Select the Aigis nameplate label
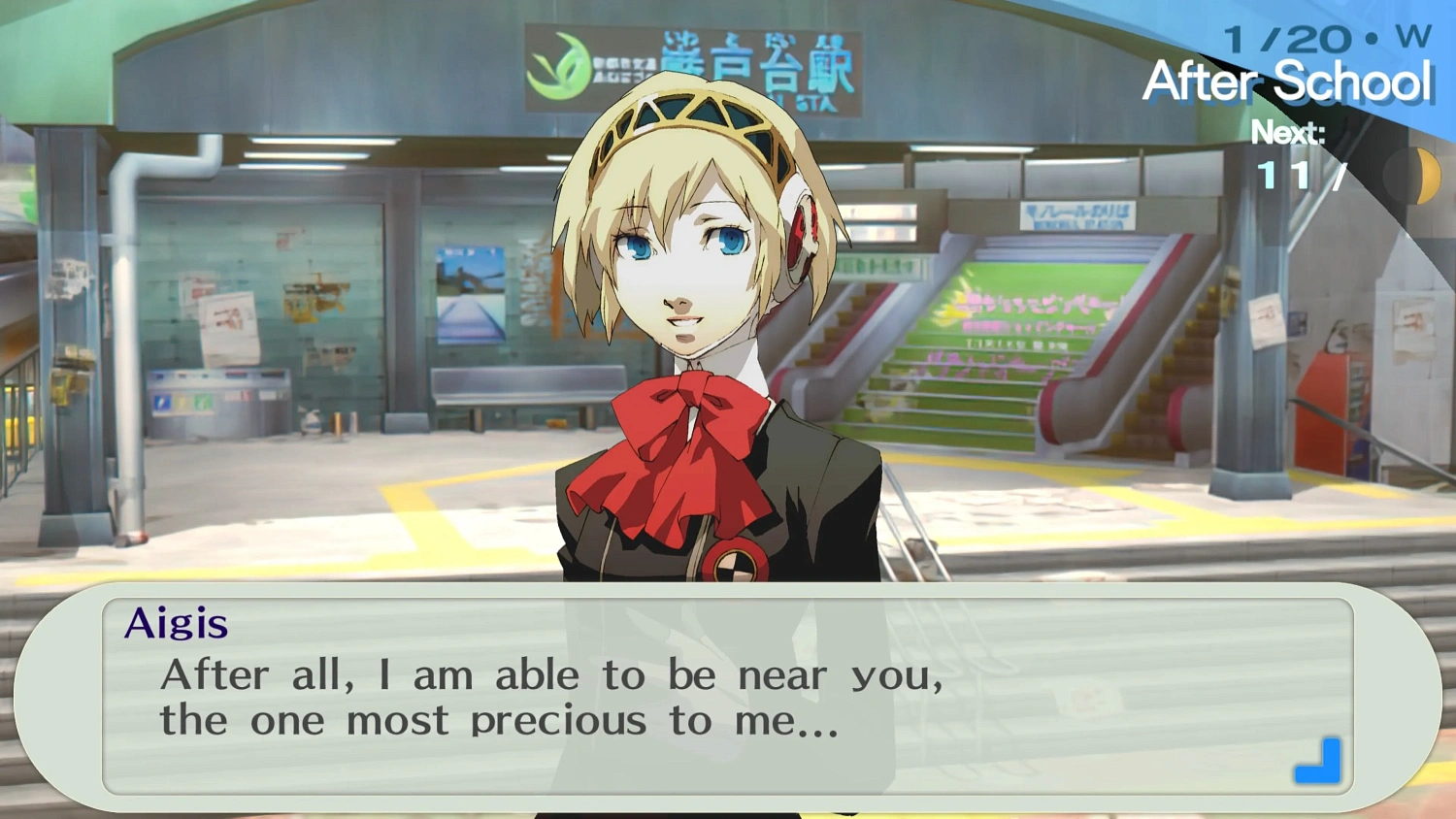The height and width of the screenshot is (819, 1456). pos(179,624)
